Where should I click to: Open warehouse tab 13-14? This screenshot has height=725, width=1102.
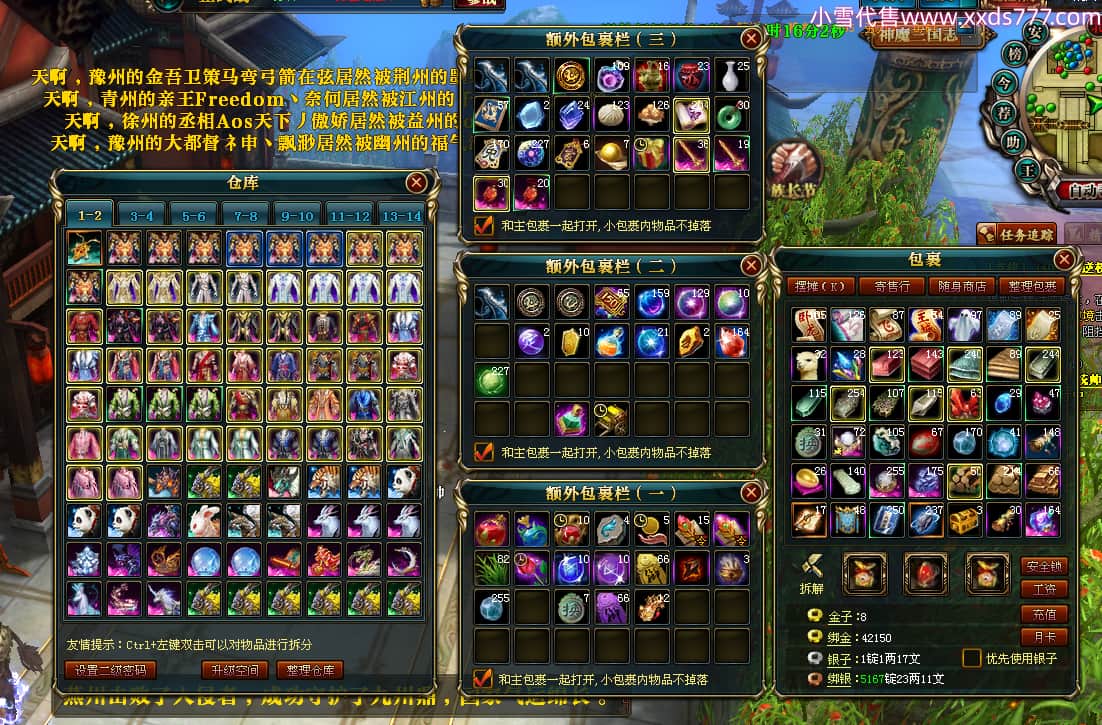click(x=401, y=215)
